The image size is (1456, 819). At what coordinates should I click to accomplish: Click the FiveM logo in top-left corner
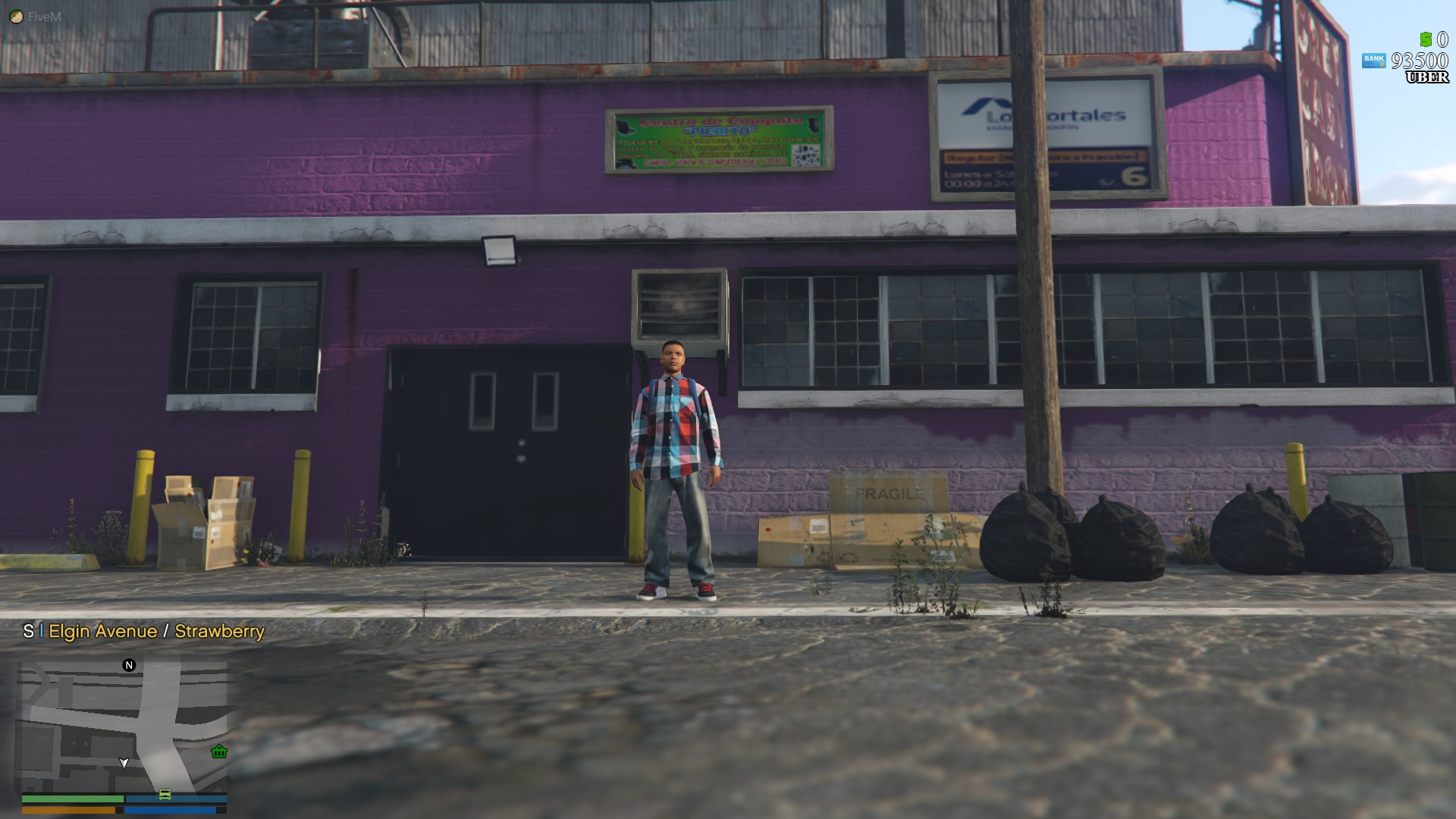[17, 15]
